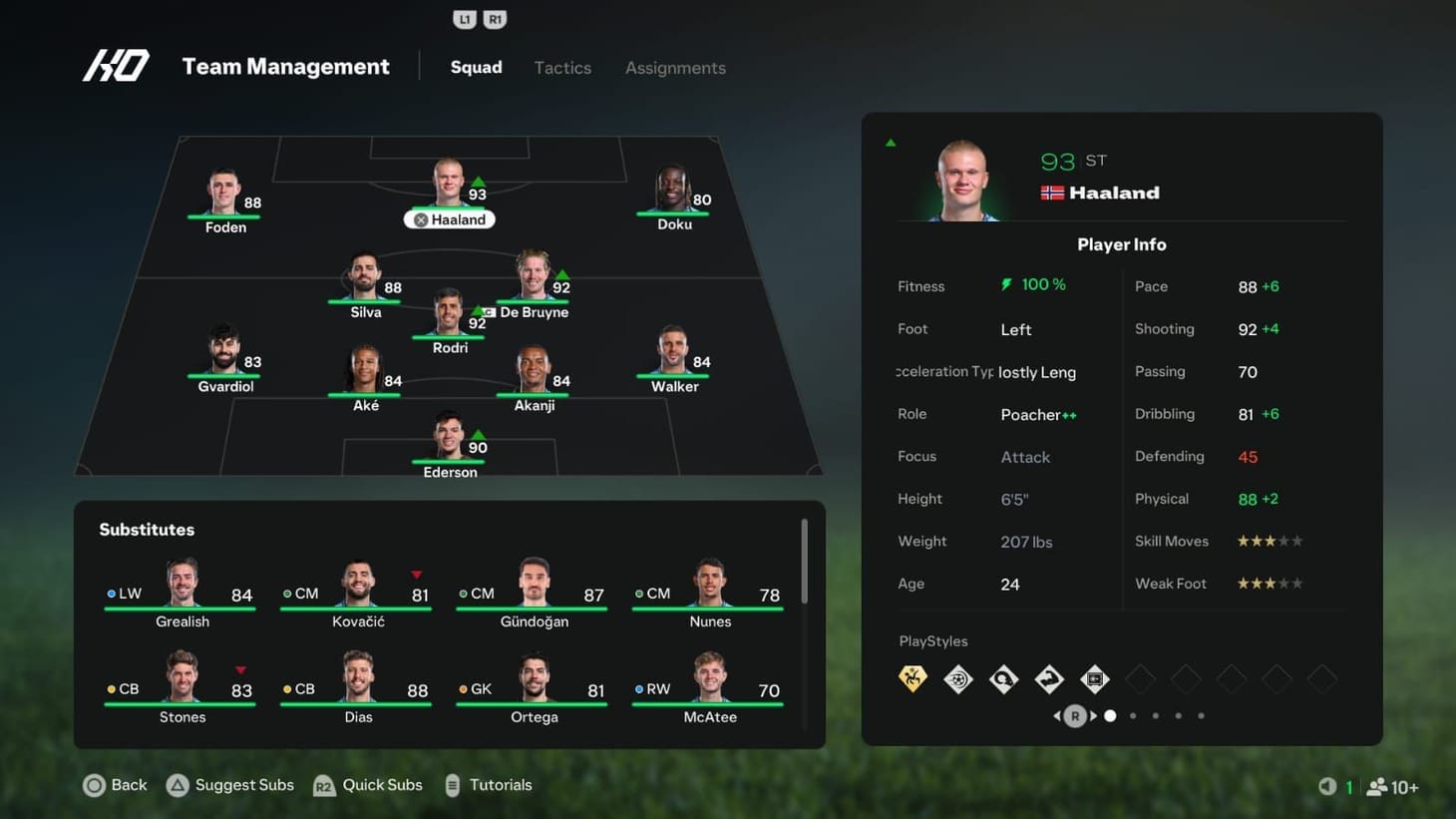Click the speaker icon in bottom right

[1326, 786]
